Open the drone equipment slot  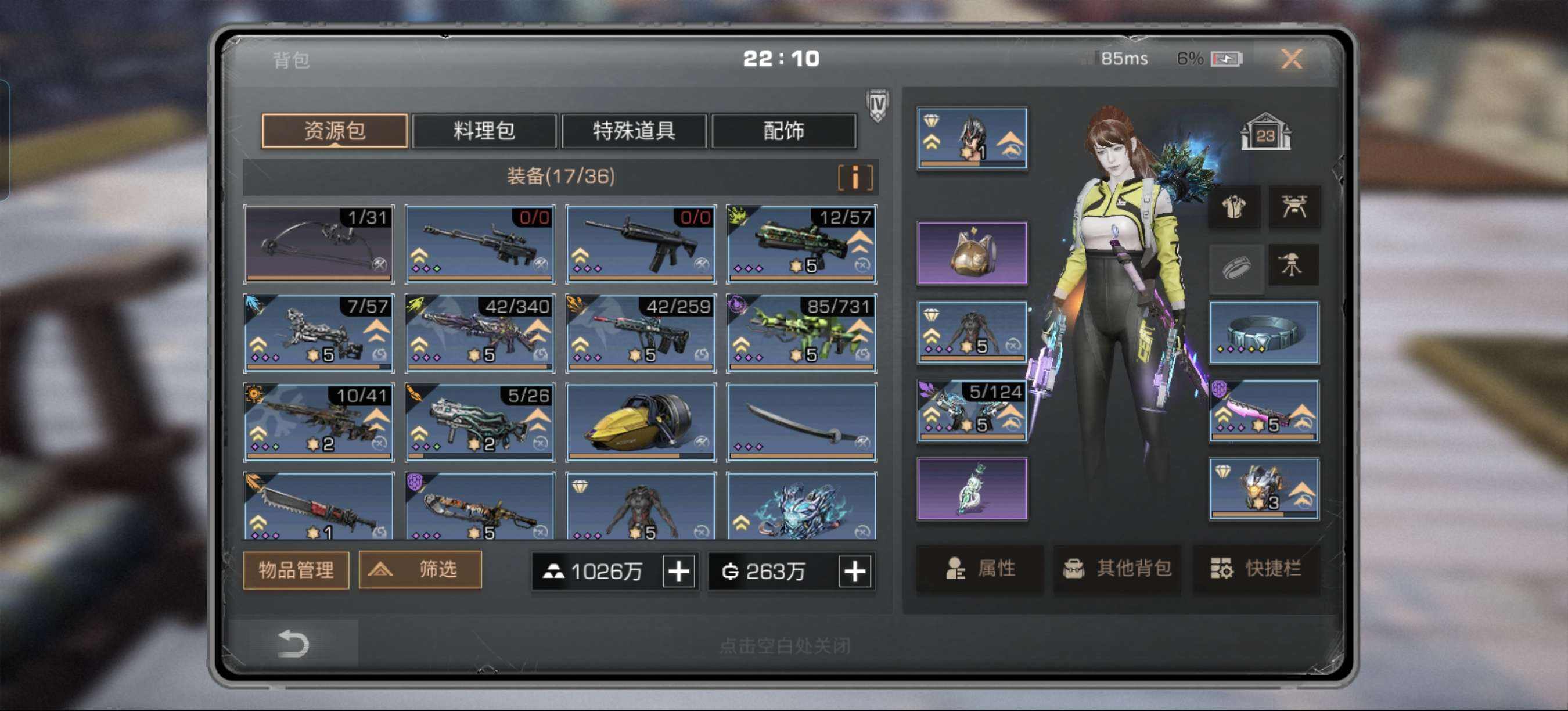pos(1293,207)
